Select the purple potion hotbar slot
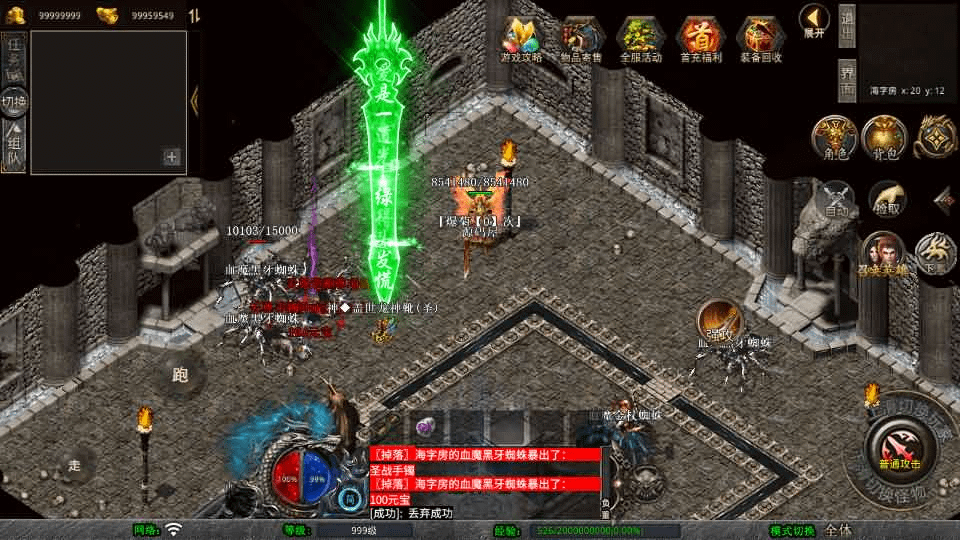Screen dimensions: 960x540 [x=424, y=427]
